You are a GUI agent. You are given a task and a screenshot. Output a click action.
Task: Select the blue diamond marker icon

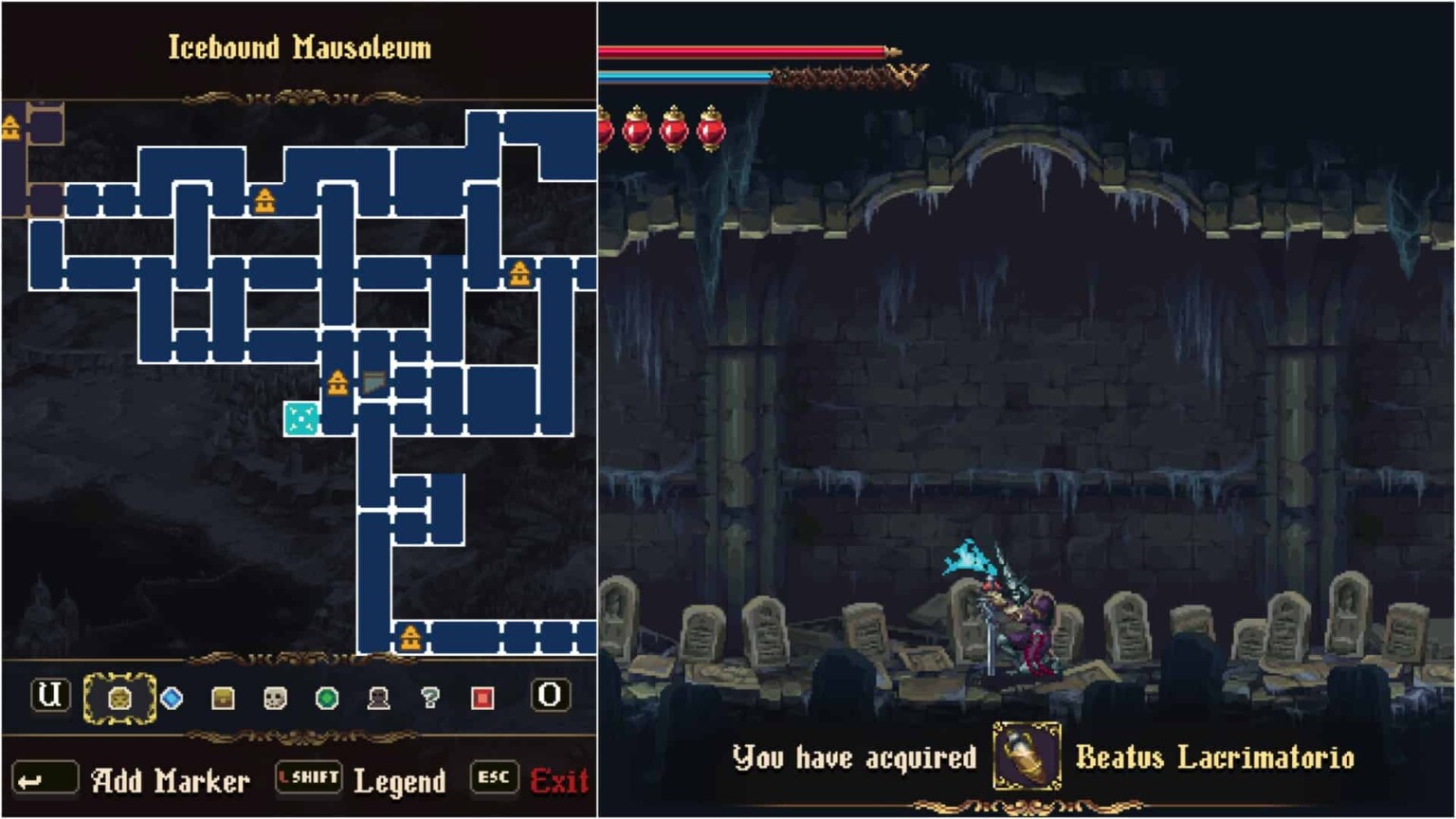[x=173, y=698]
